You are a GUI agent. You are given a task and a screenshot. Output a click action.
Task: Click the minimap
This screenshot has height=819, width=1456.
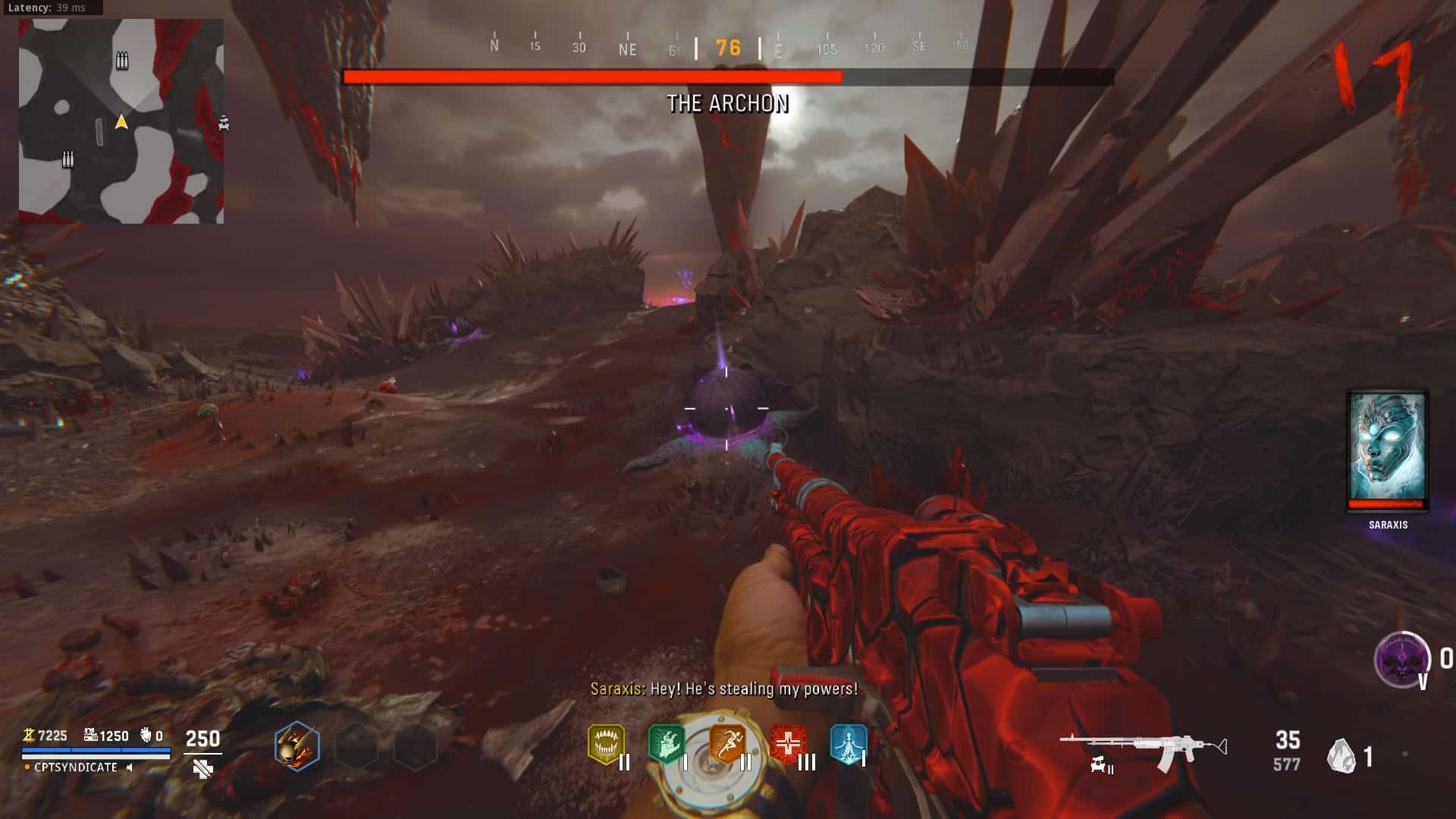[x=121, y=121]
